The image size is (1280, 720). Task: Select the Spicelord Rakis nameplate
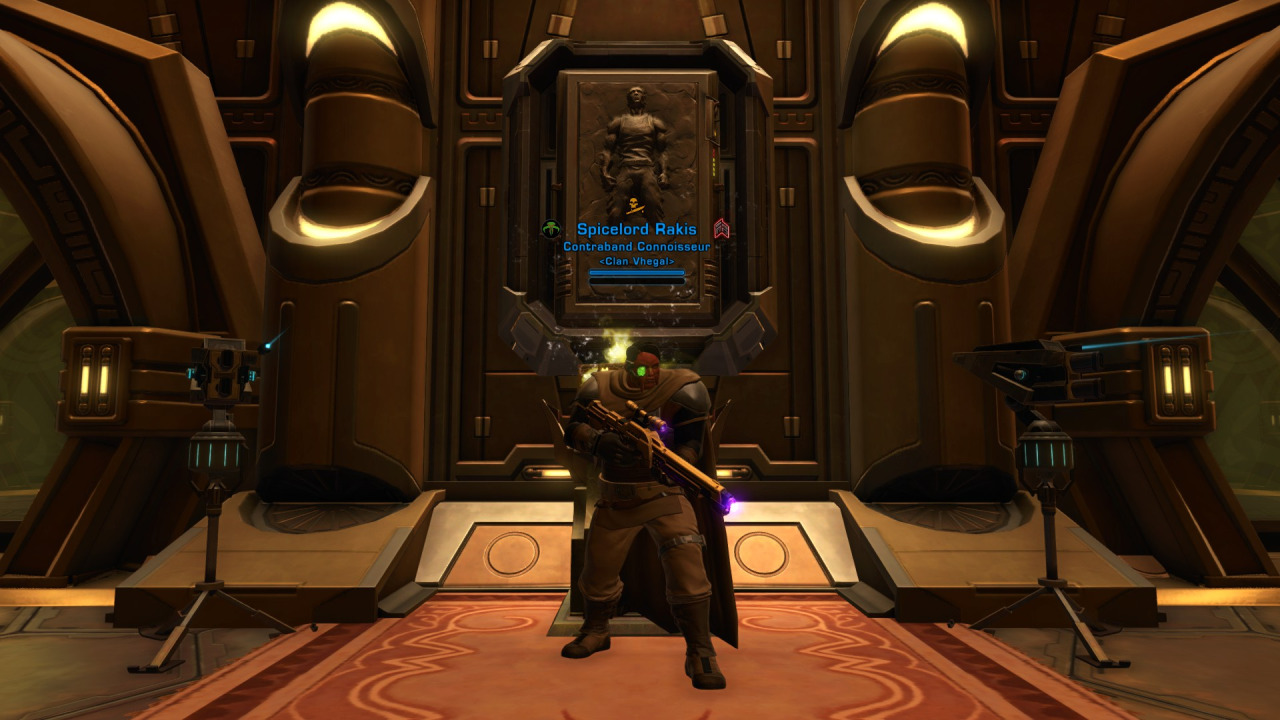point(636,230)
